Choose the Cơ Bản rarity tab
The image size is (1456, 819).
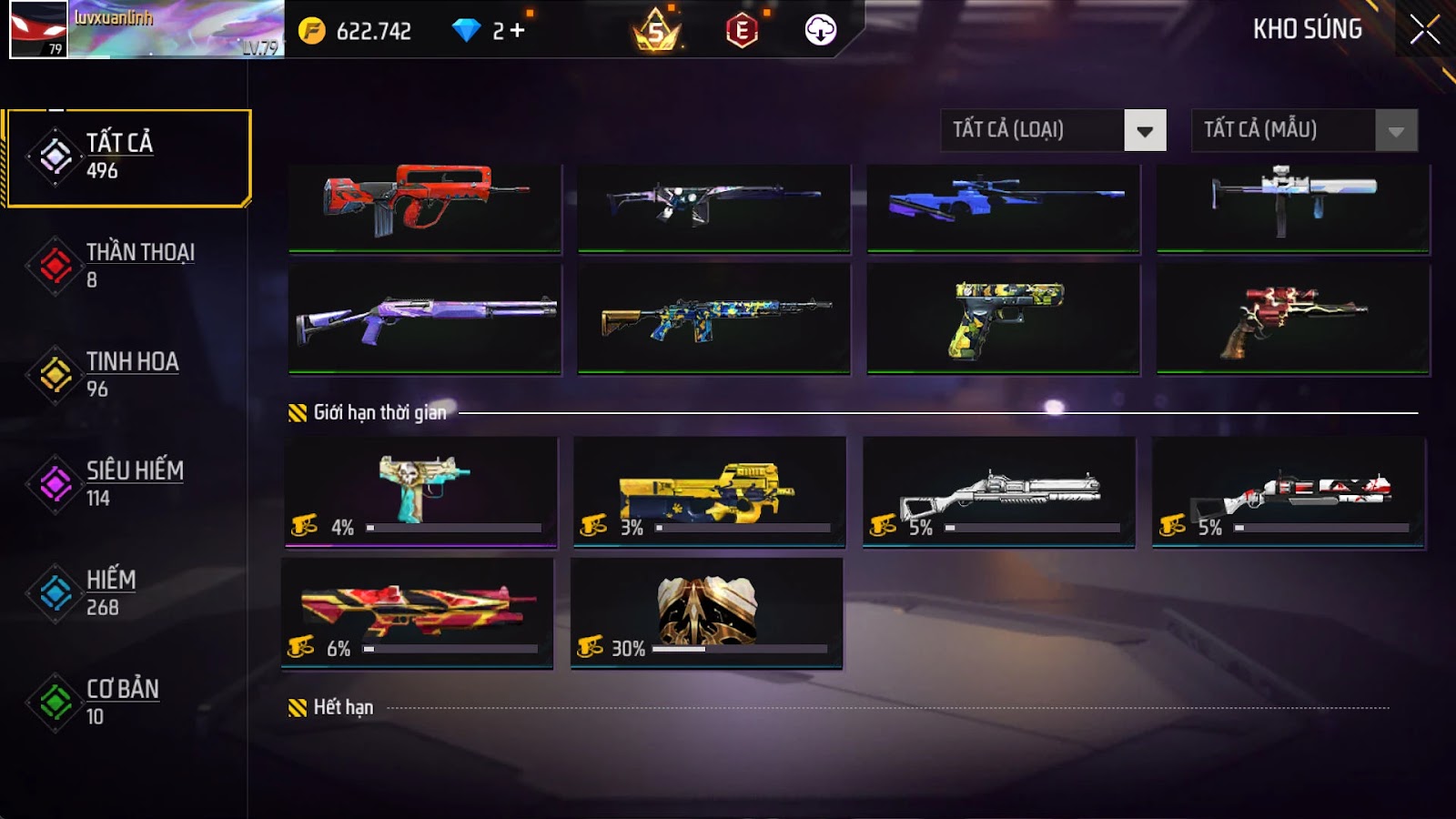(127, 703)
